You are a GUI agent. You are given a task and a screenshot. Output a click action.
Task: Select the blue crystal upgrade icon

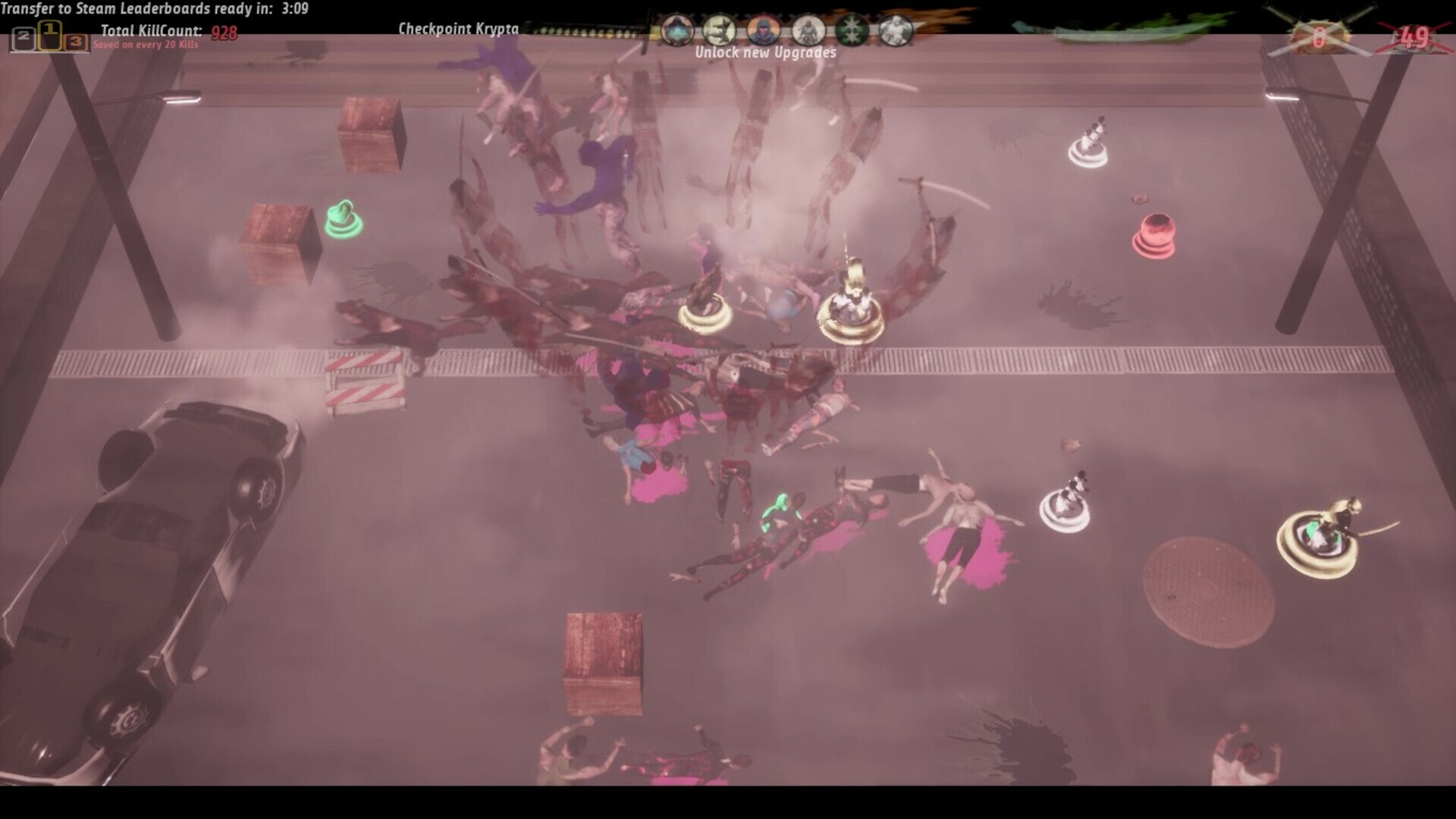[677, 30]
